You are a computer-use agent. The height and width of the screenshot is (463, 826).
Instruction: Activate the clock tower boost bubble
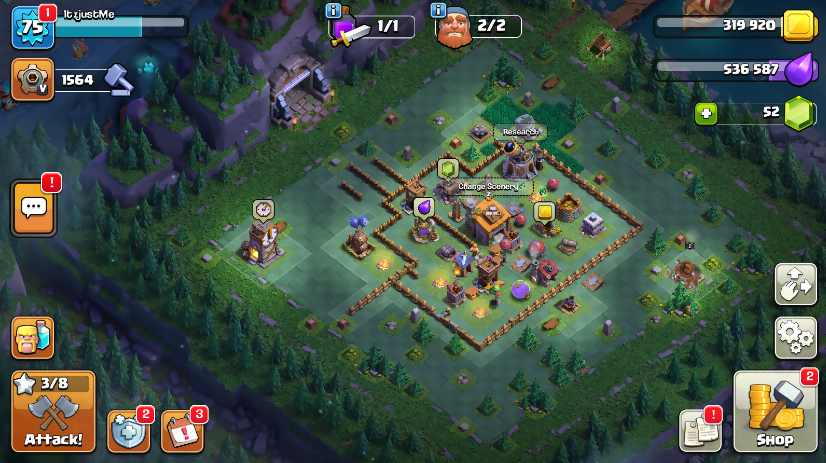(263, 209)
